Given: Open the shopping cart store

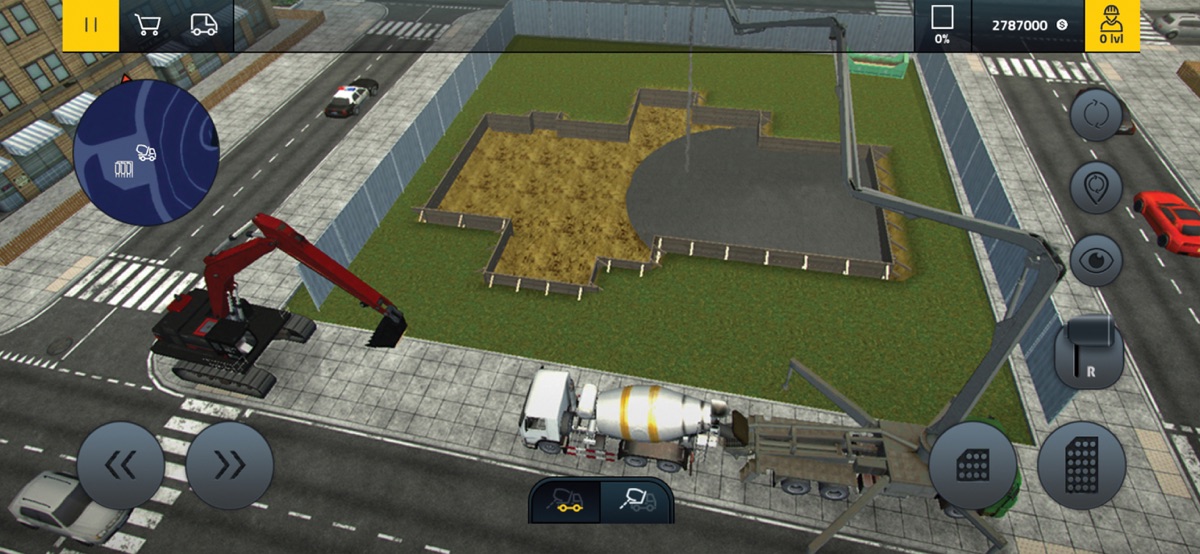Looking at the screenshot, I should click(148, 26).
